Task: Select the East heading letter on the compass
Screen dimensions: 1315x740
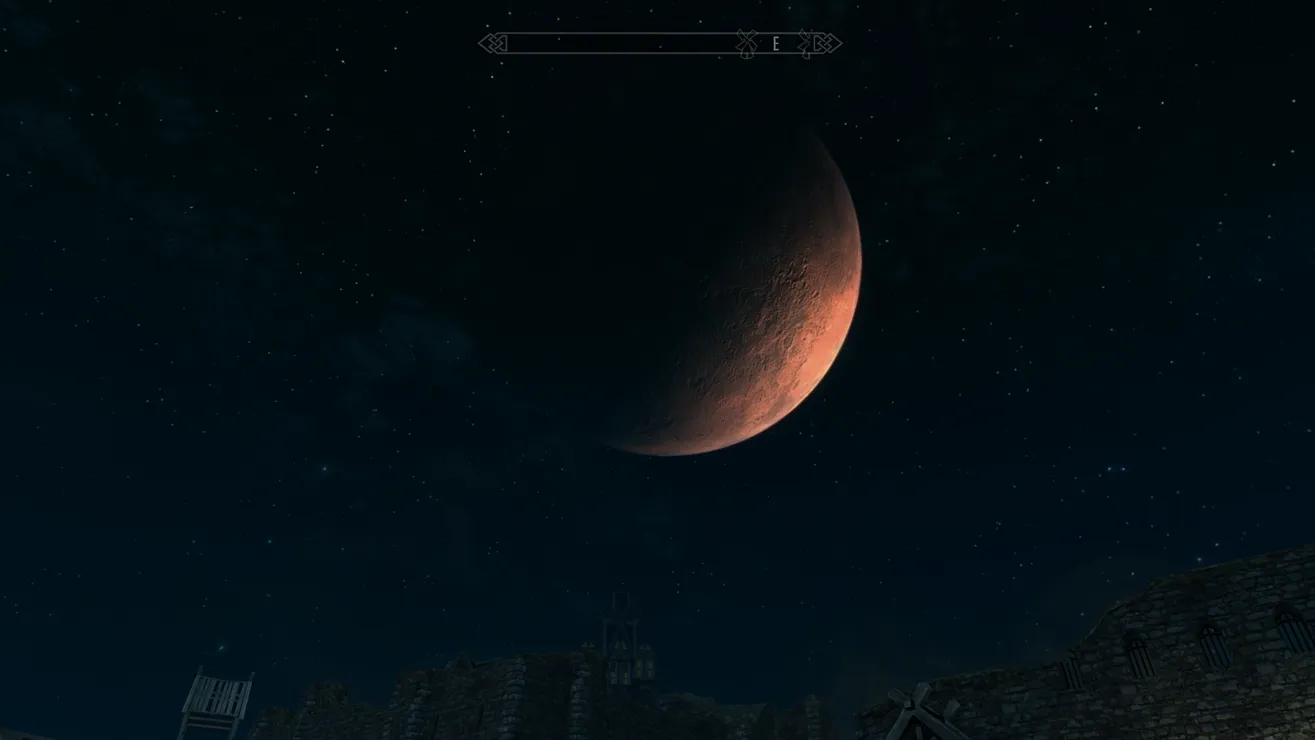Action: pyautogui.click(x=775, y=44)
